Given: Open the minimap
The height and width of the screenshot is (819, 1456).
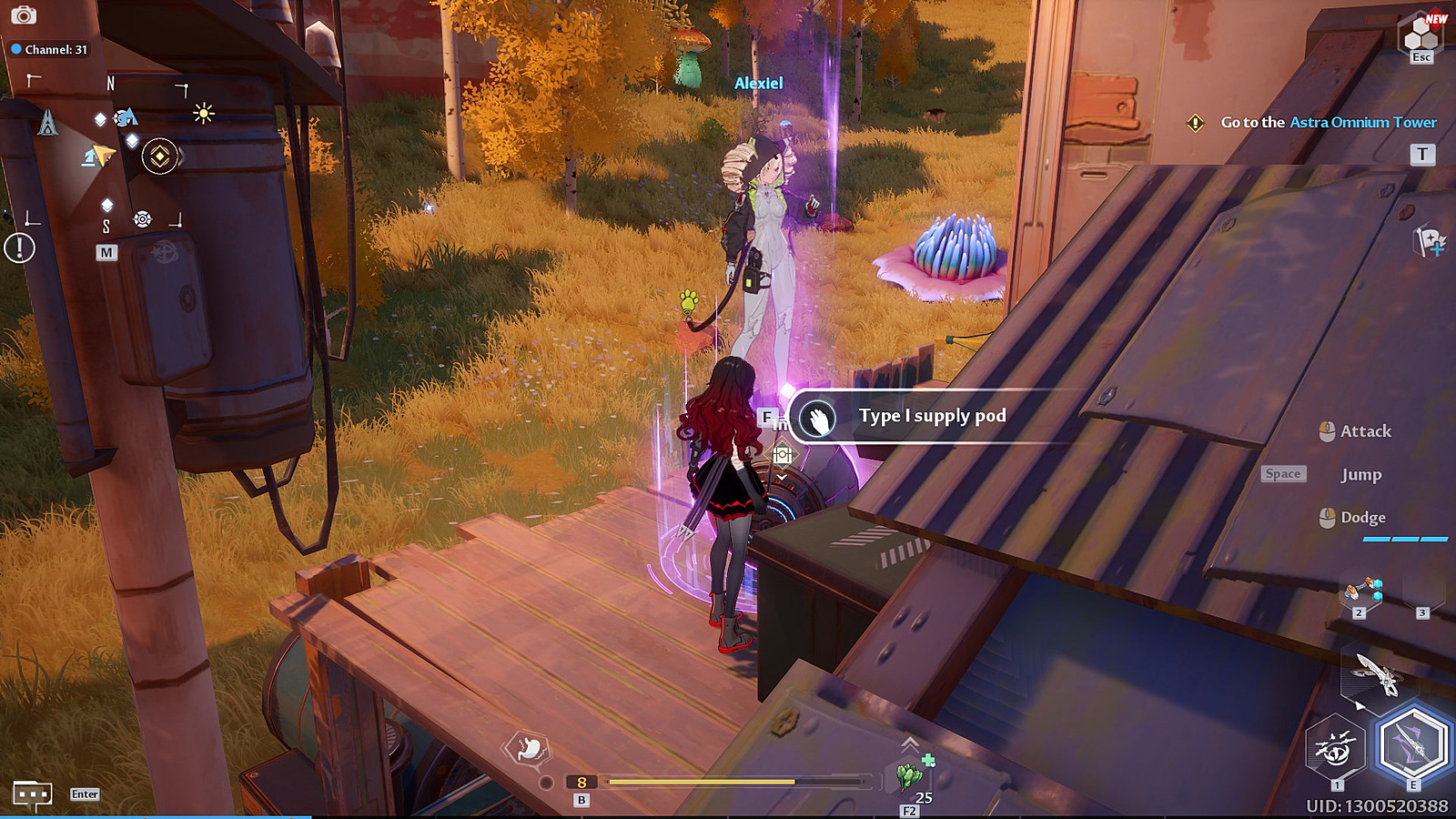Looking at the screenshot, I should coord(107,155).
